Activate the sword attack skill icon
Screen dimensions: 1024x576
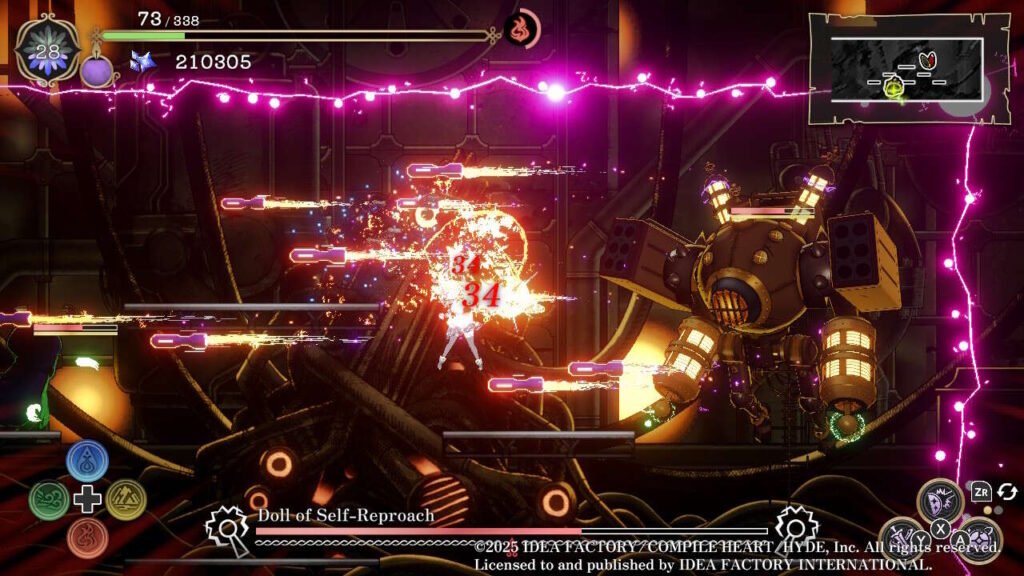pyautogui.click(x=903, y=538)
